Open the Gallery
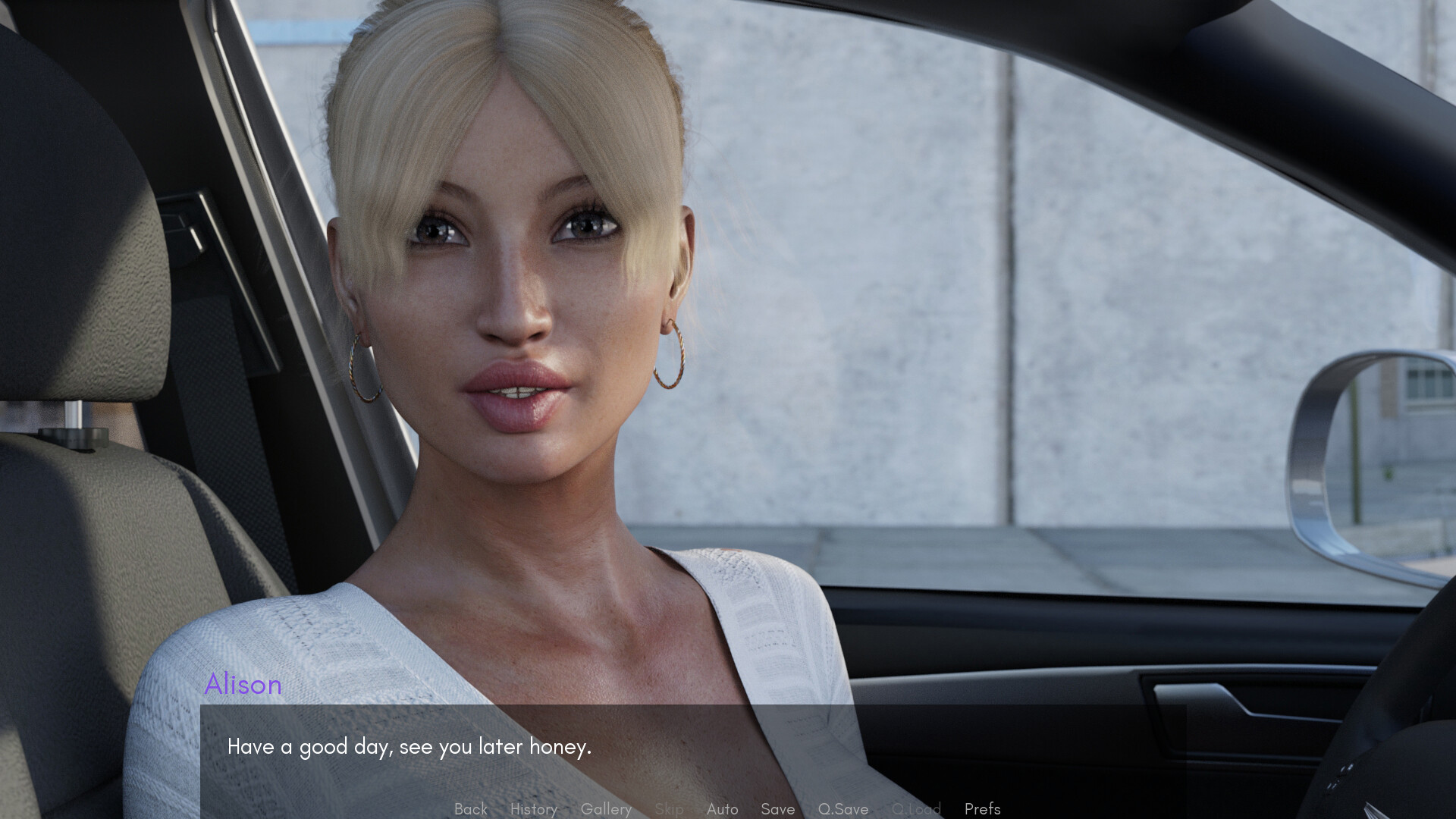This screenshot has height=819, width=1456. pyautogui.click(x=606, y=809)
